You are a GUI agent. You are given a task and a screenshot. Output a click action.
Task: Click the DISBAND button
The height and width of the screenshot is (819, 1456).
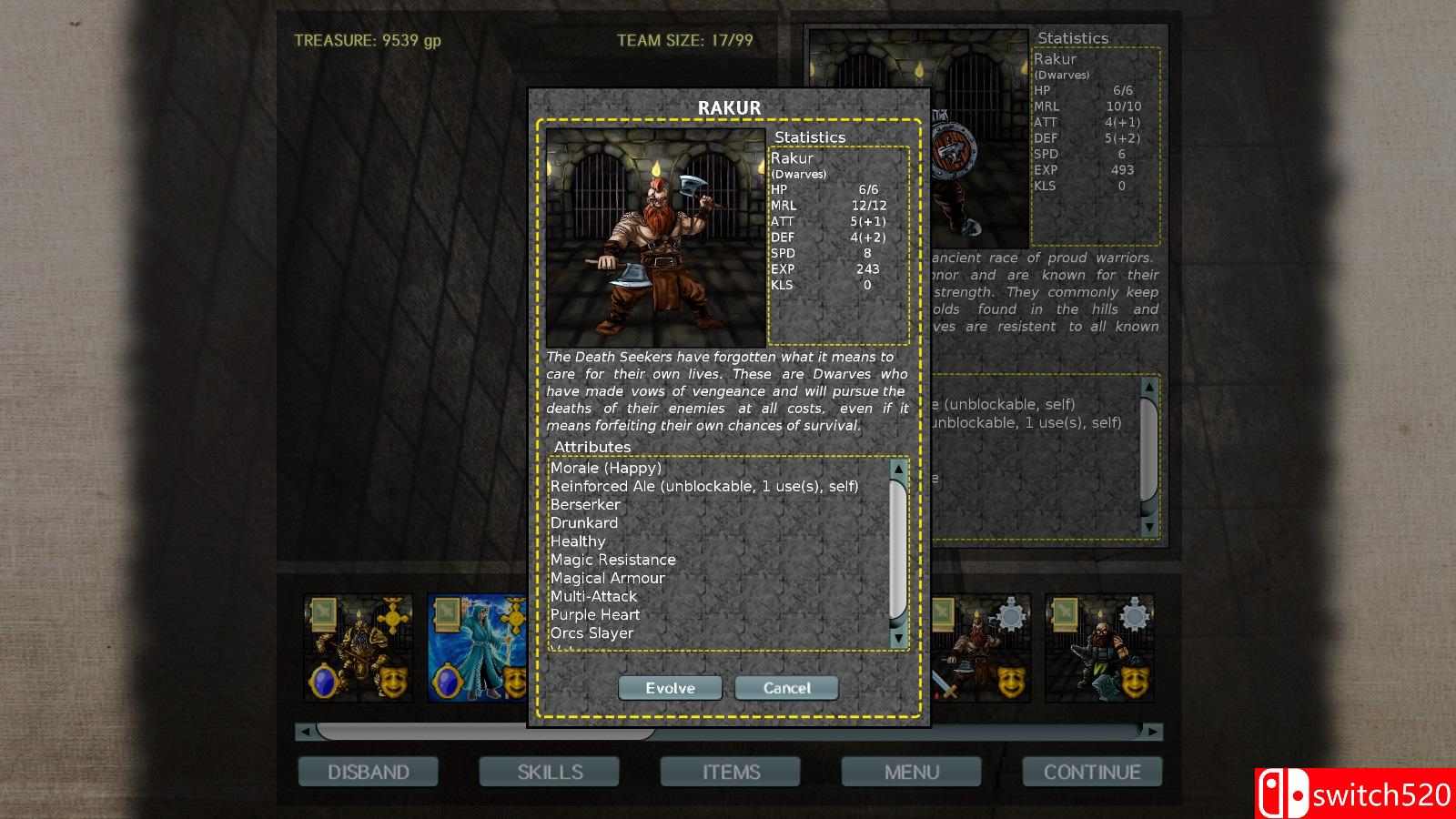click(x=368, y=772)
